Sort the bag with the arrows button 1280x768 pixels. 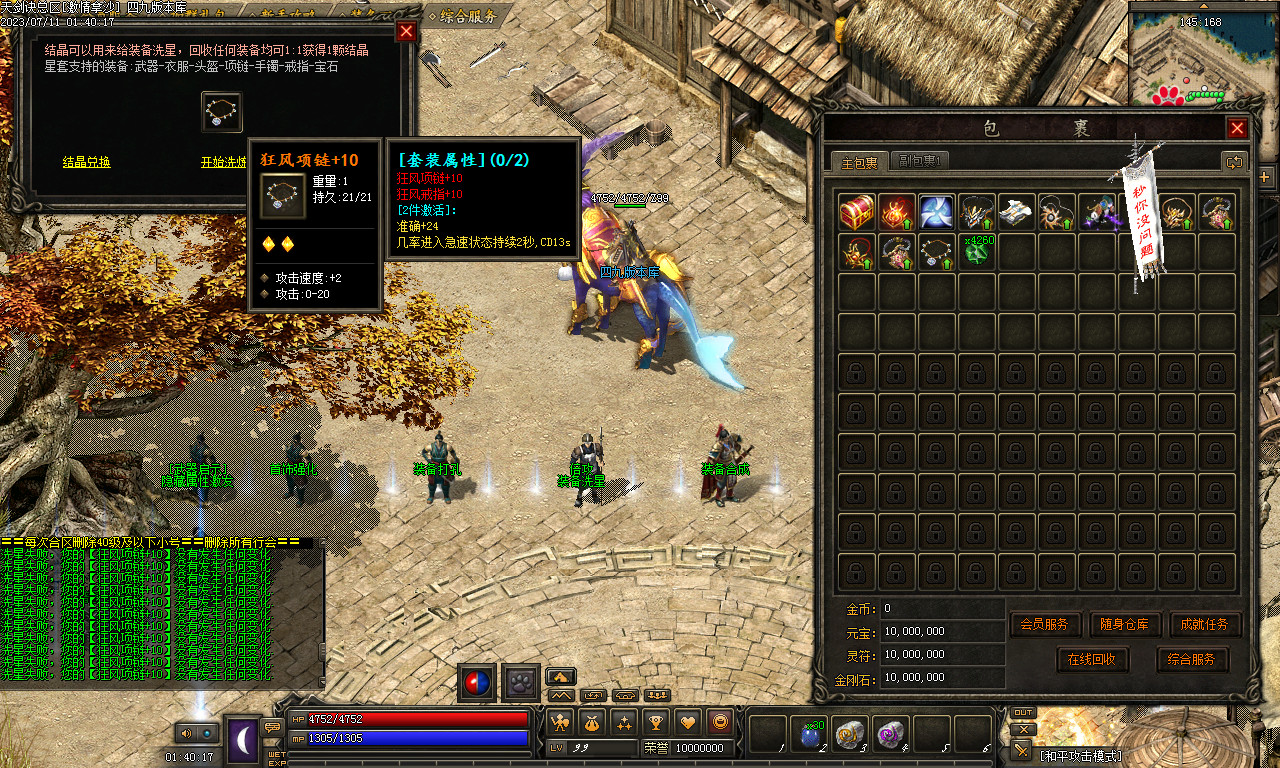(x=1234, y=162)
